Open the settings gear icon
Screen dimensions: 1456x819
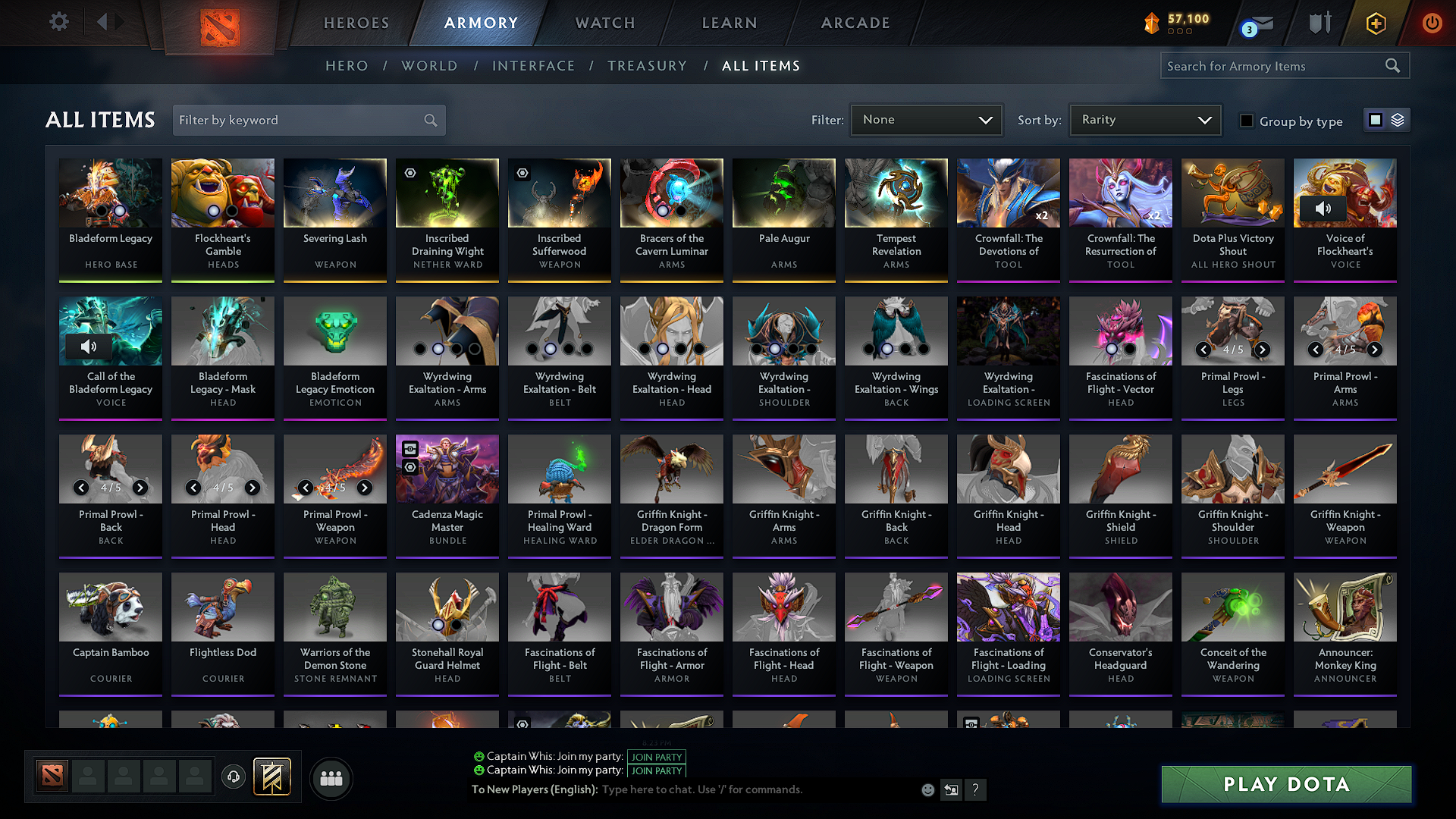click(58, 22)
